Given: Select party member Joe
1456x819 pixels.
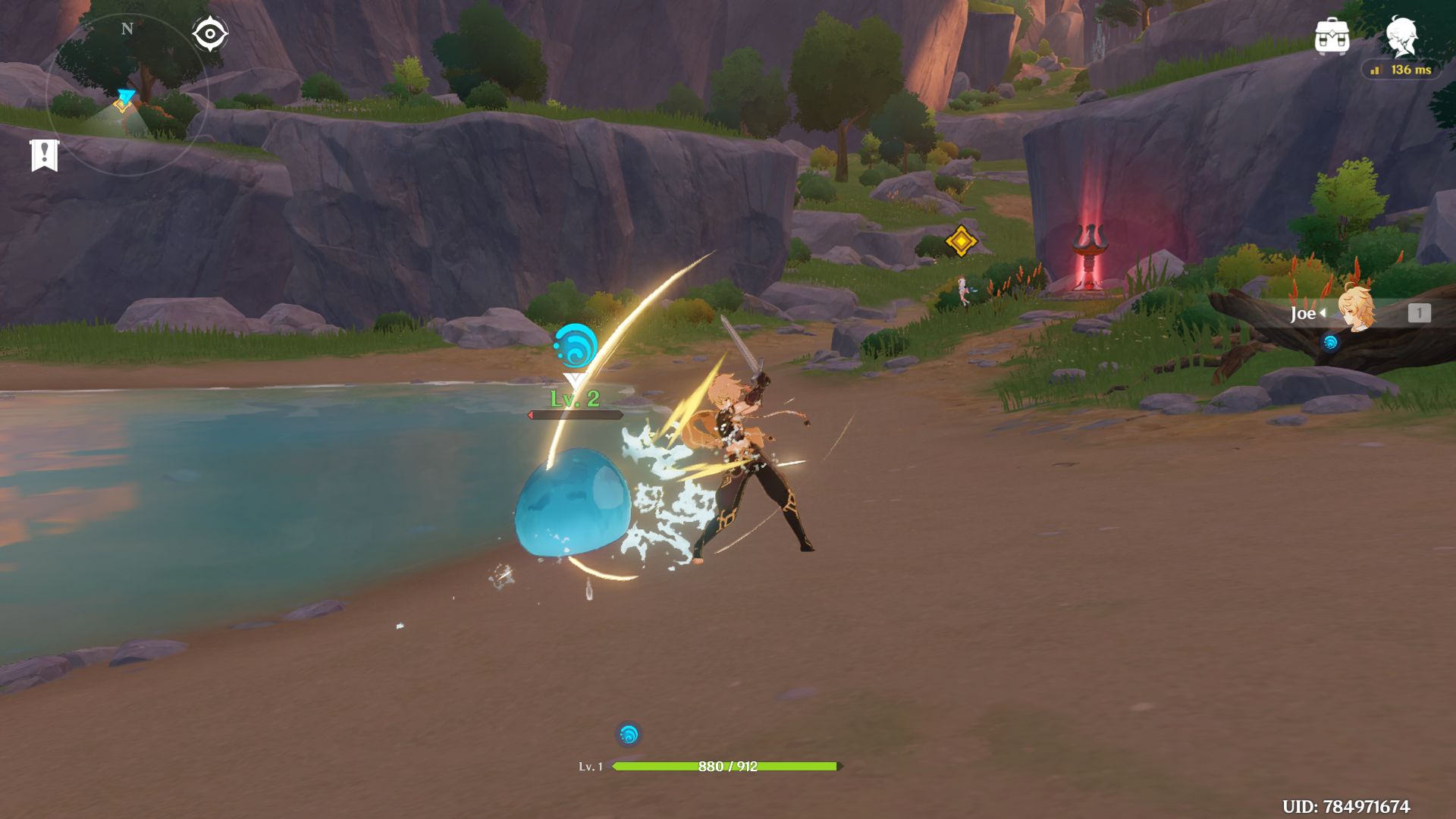Looking at the screenshot, I should (x=1354, y=312).
